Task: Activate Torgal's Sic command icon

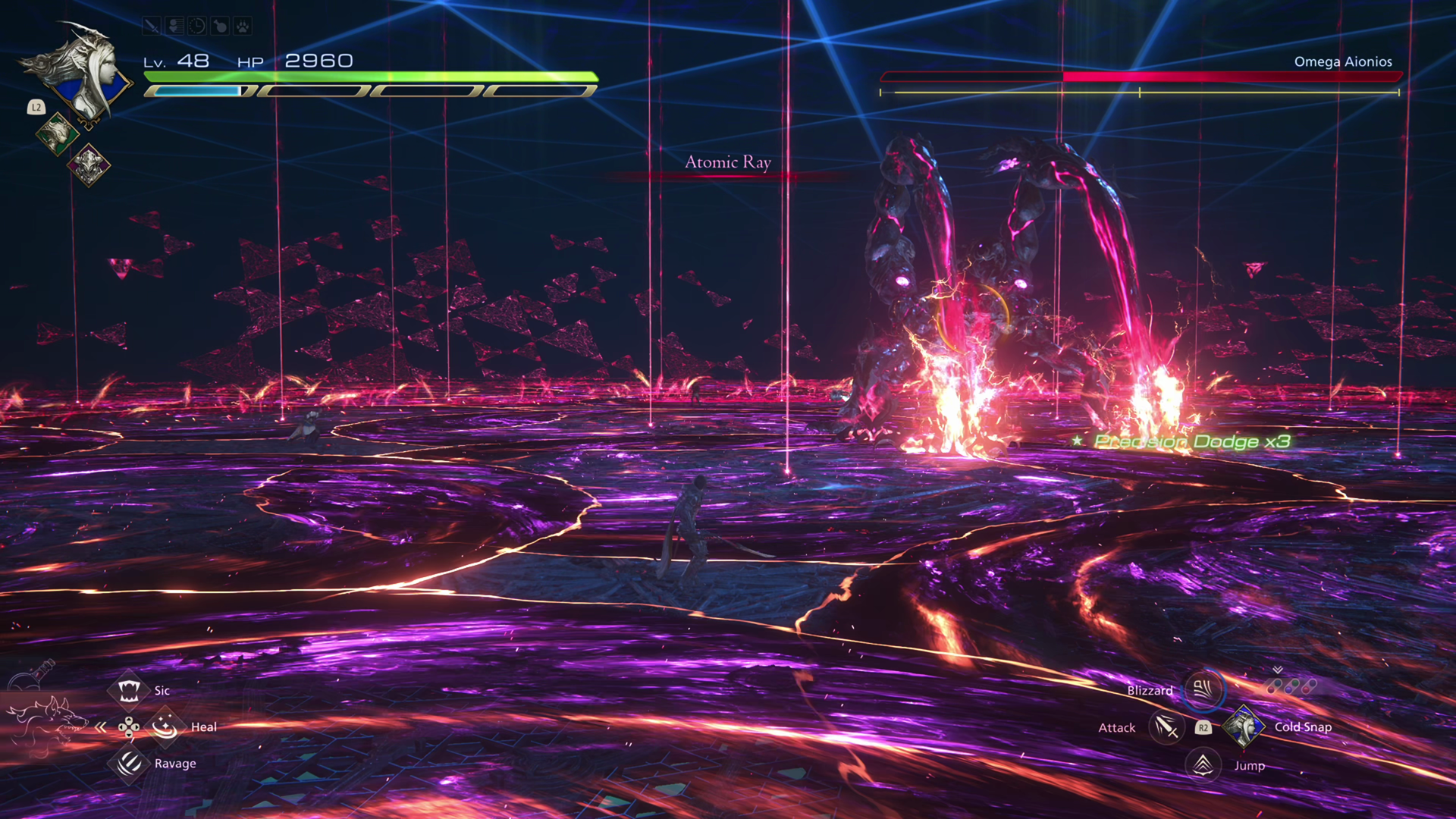Action: coord(128,690)
